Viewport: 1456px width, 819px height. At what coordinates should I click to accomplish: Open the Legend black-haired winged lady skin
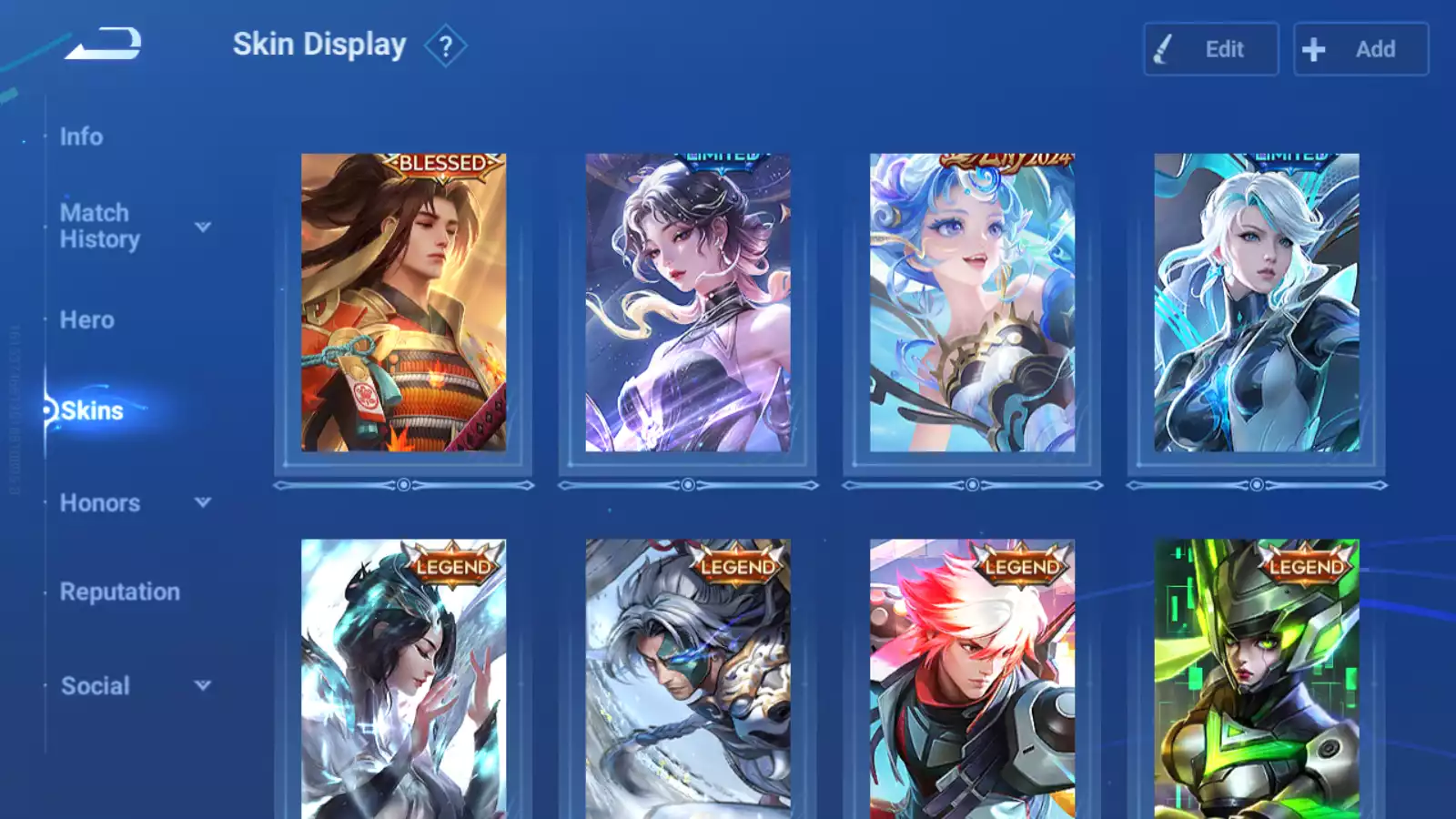403,682
